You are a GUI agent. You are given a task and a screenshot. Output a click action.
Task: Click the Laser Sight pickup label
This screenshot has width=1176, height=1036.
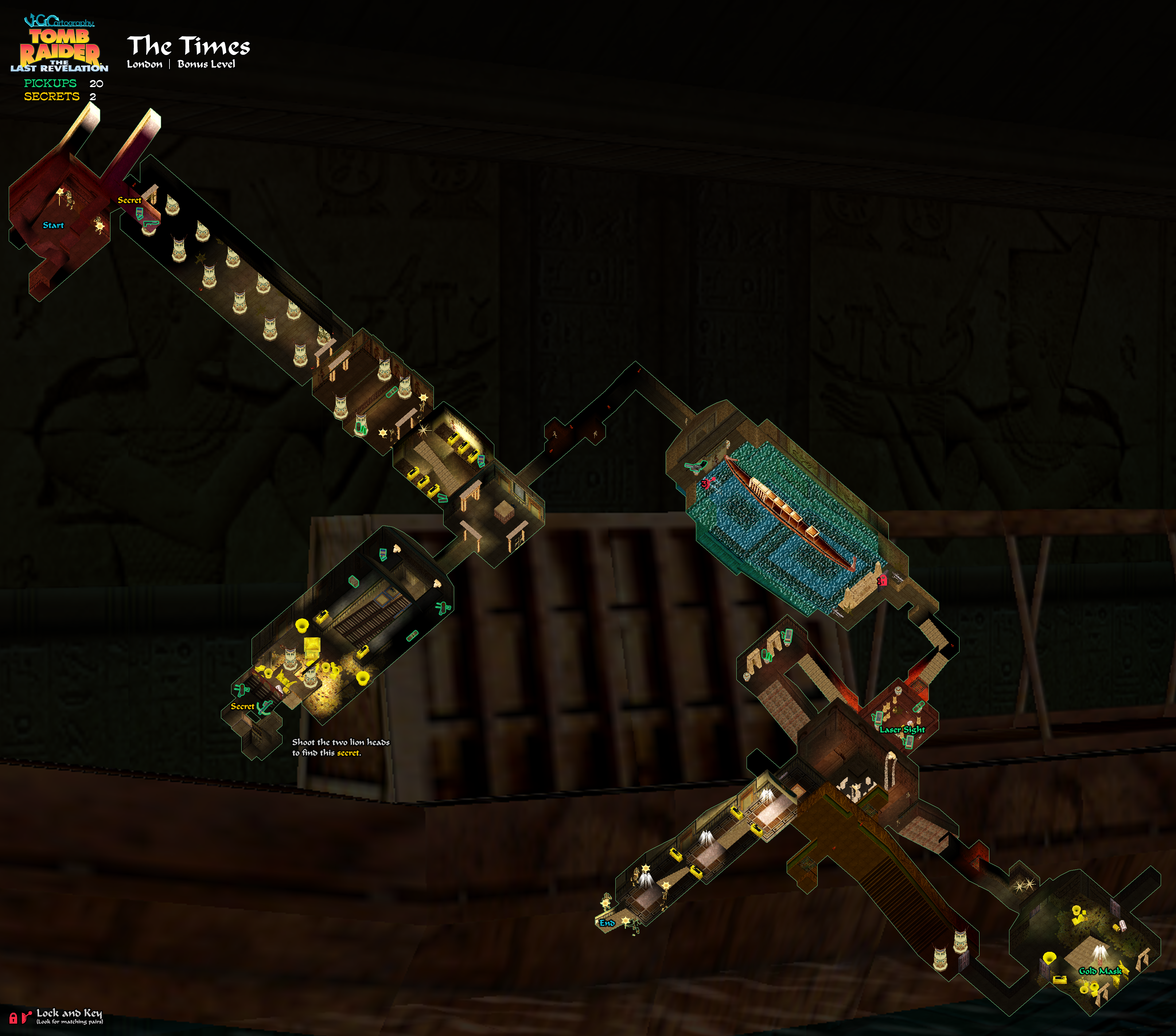pyautogui.click(x=902, y=730)
